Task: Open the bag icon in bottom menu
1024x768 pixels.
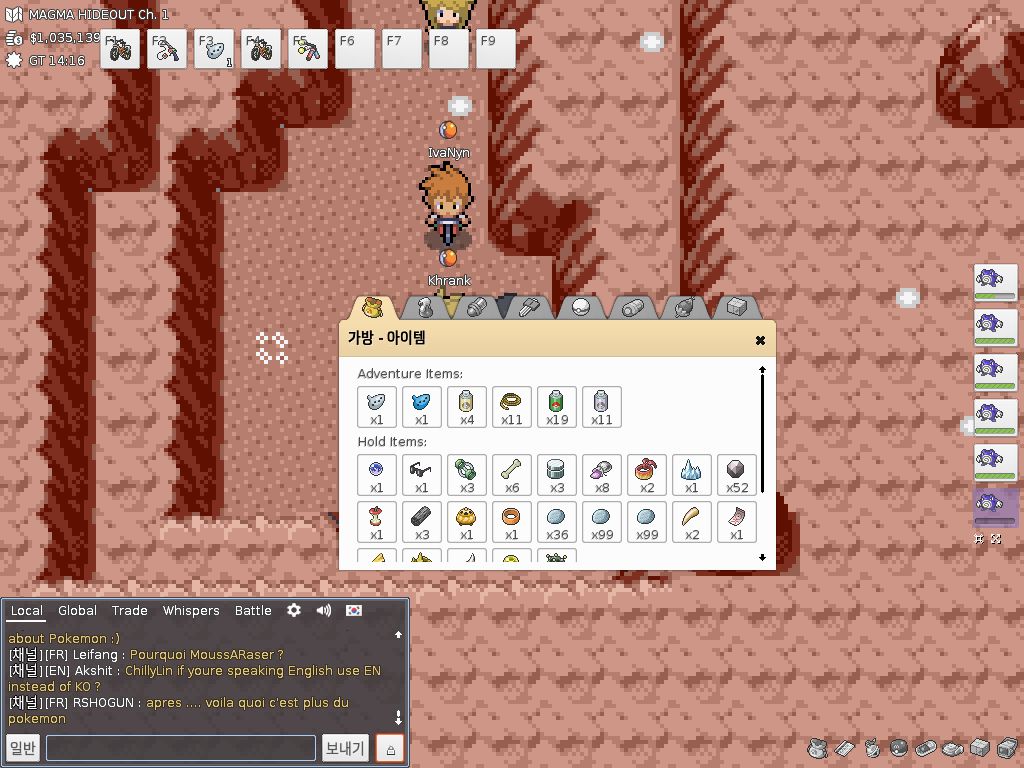Action: click(817, 748)
